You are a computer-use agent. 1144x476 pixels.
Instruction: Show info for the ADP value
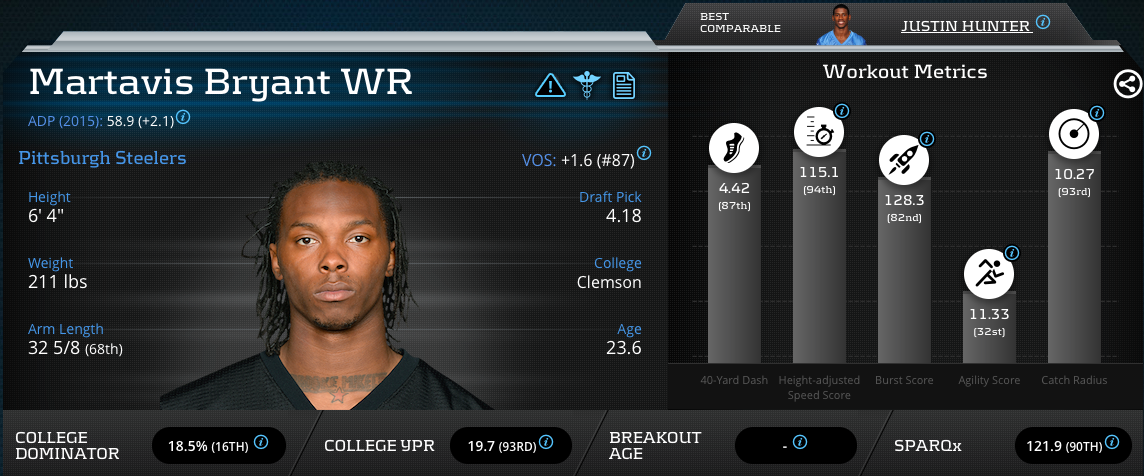point(183,117)
